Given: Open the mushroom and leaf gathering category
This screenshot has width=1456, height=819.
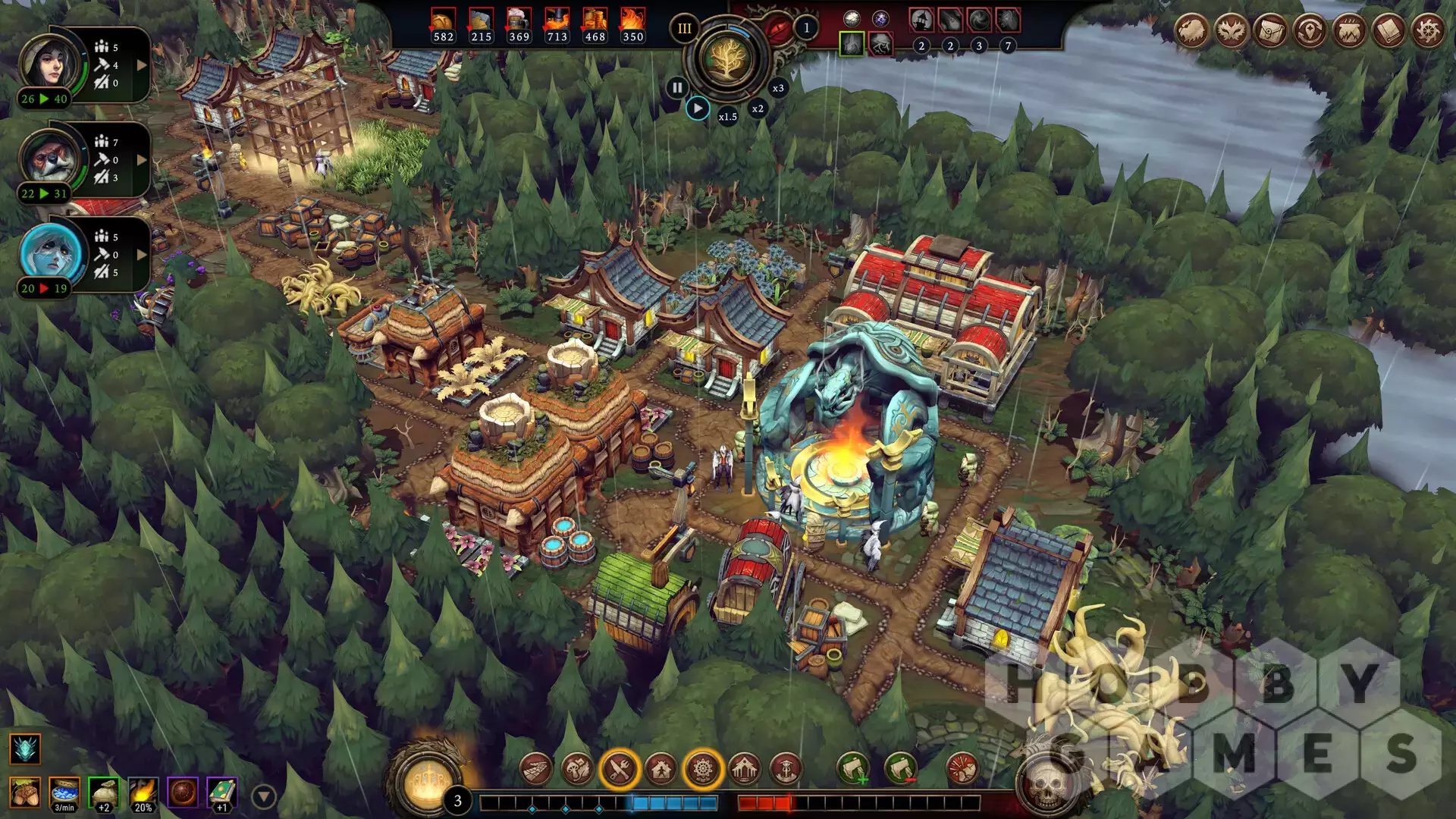Looking at the screenshot, I should pyautogui.click(x=577, y=770).
